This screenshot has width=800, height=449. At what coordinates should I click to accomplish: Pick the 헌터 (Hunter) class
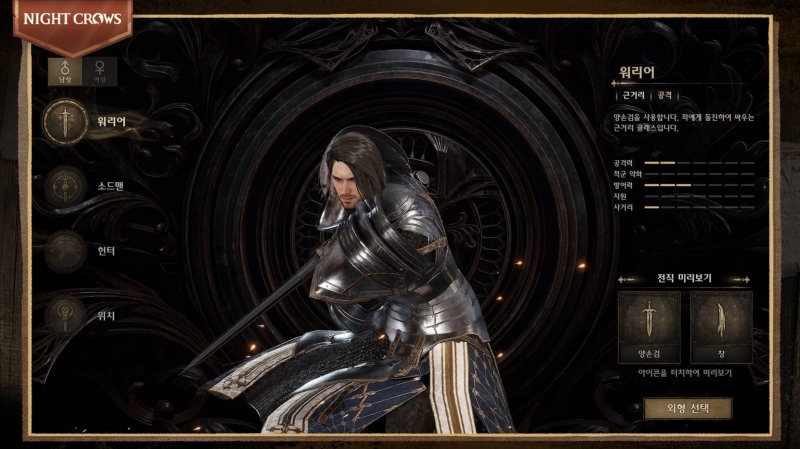click(x=66, y=250)
